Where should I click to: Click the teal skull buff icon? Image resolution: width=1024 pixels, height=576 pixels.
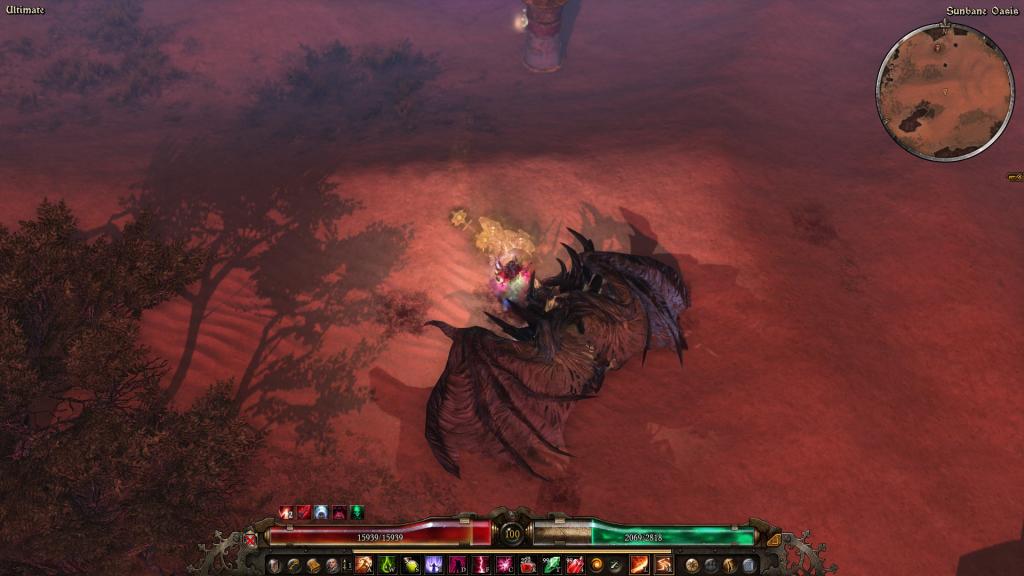tap(357, 513)
